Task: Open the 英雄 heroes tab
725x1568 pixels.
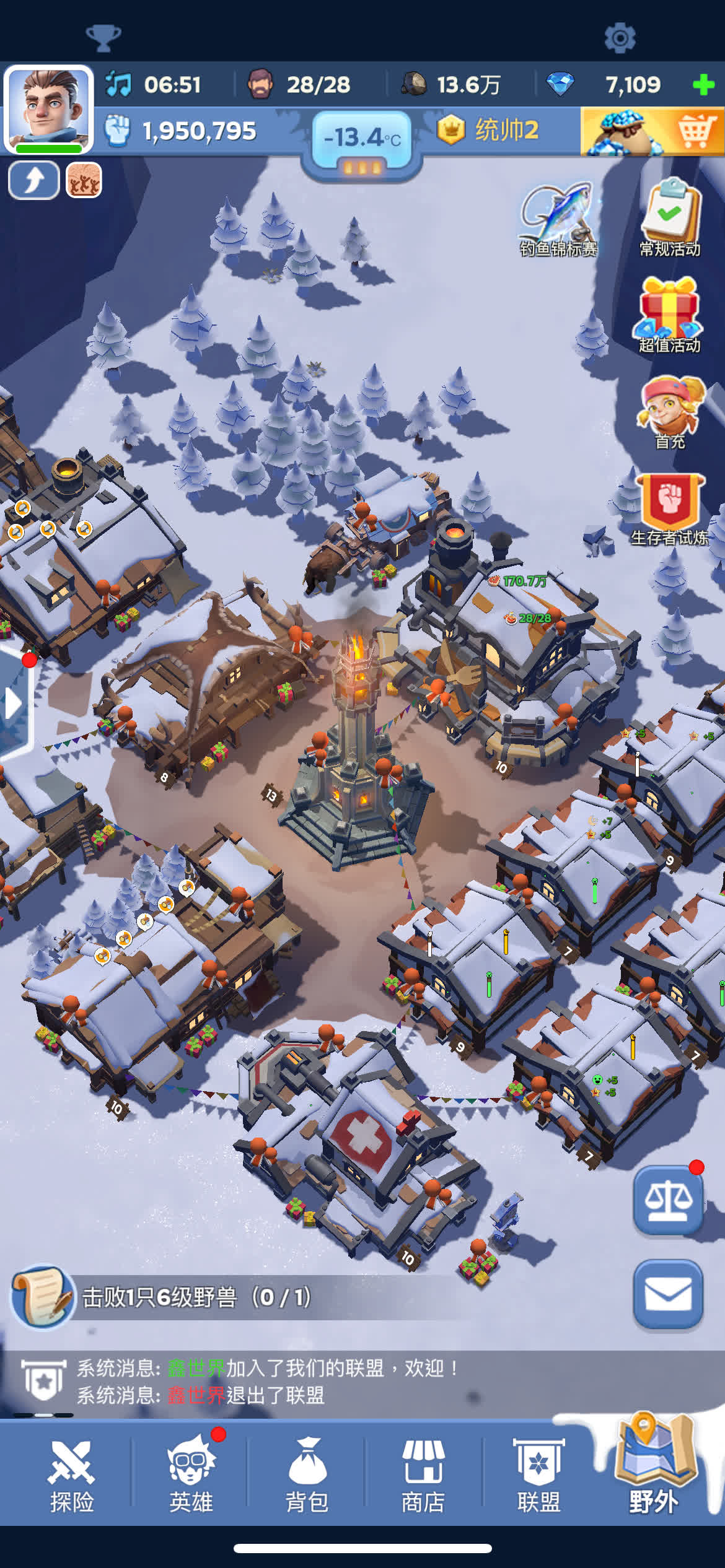Action: coord(191,1476)
